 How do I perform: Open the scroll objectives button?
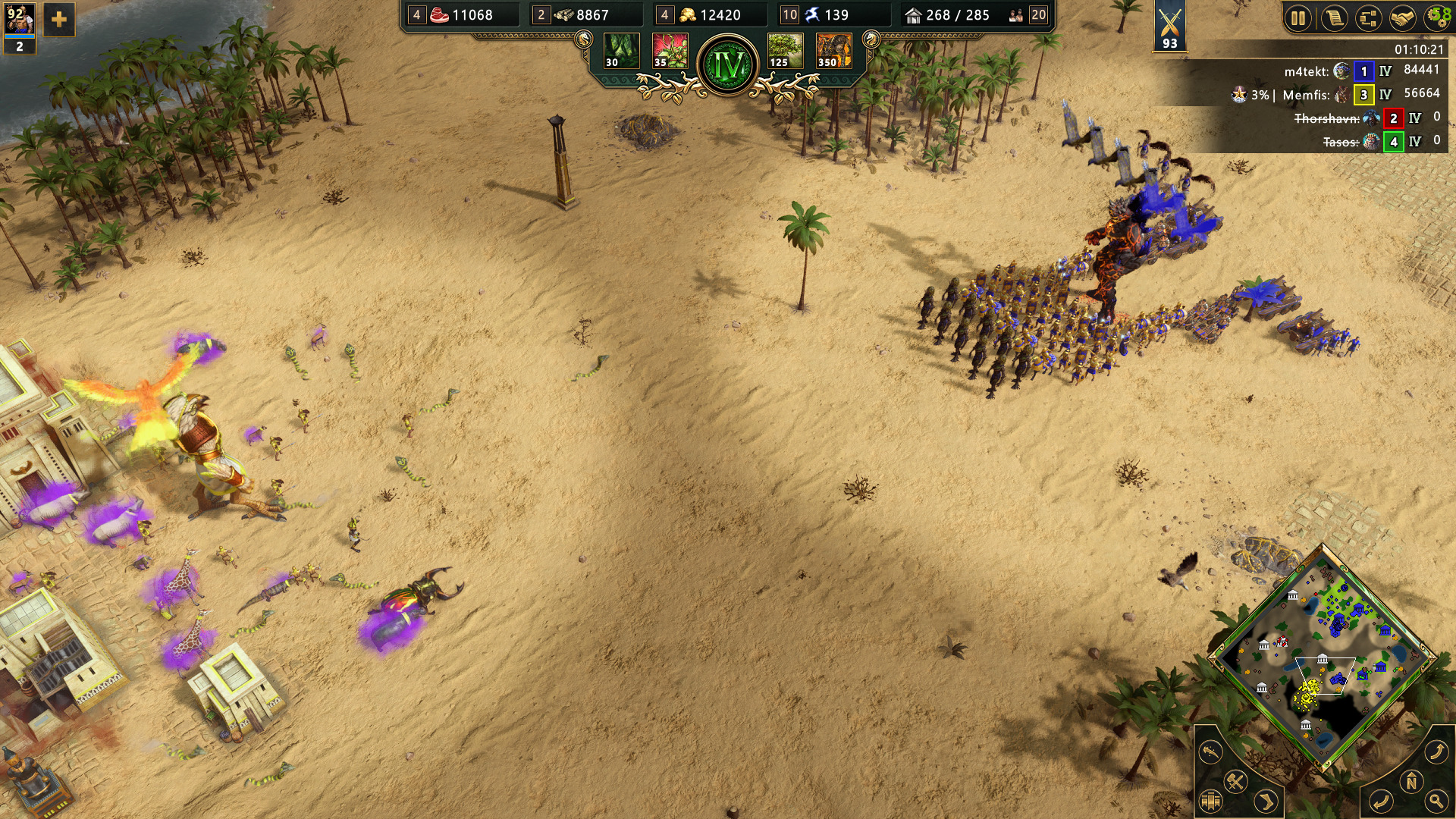tap(1334, 18)
